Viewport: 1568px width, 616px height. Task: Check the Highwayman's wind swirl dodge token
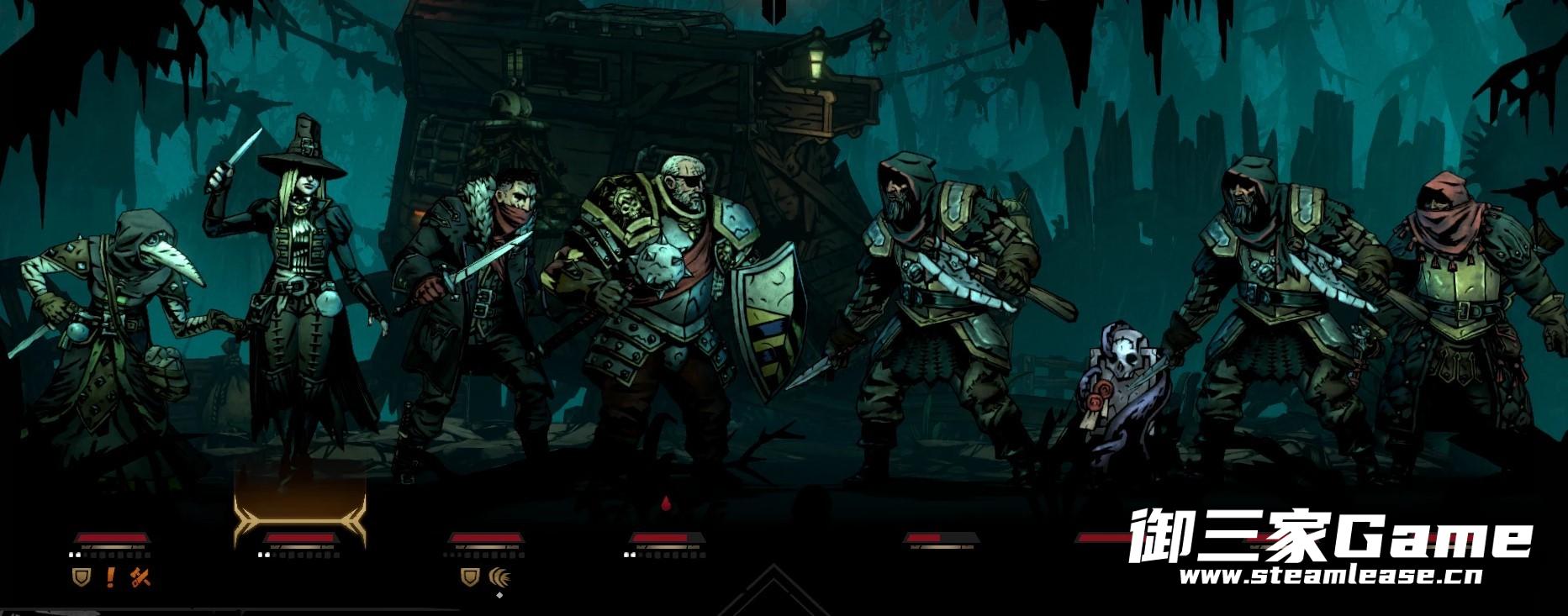click(501, 577)
